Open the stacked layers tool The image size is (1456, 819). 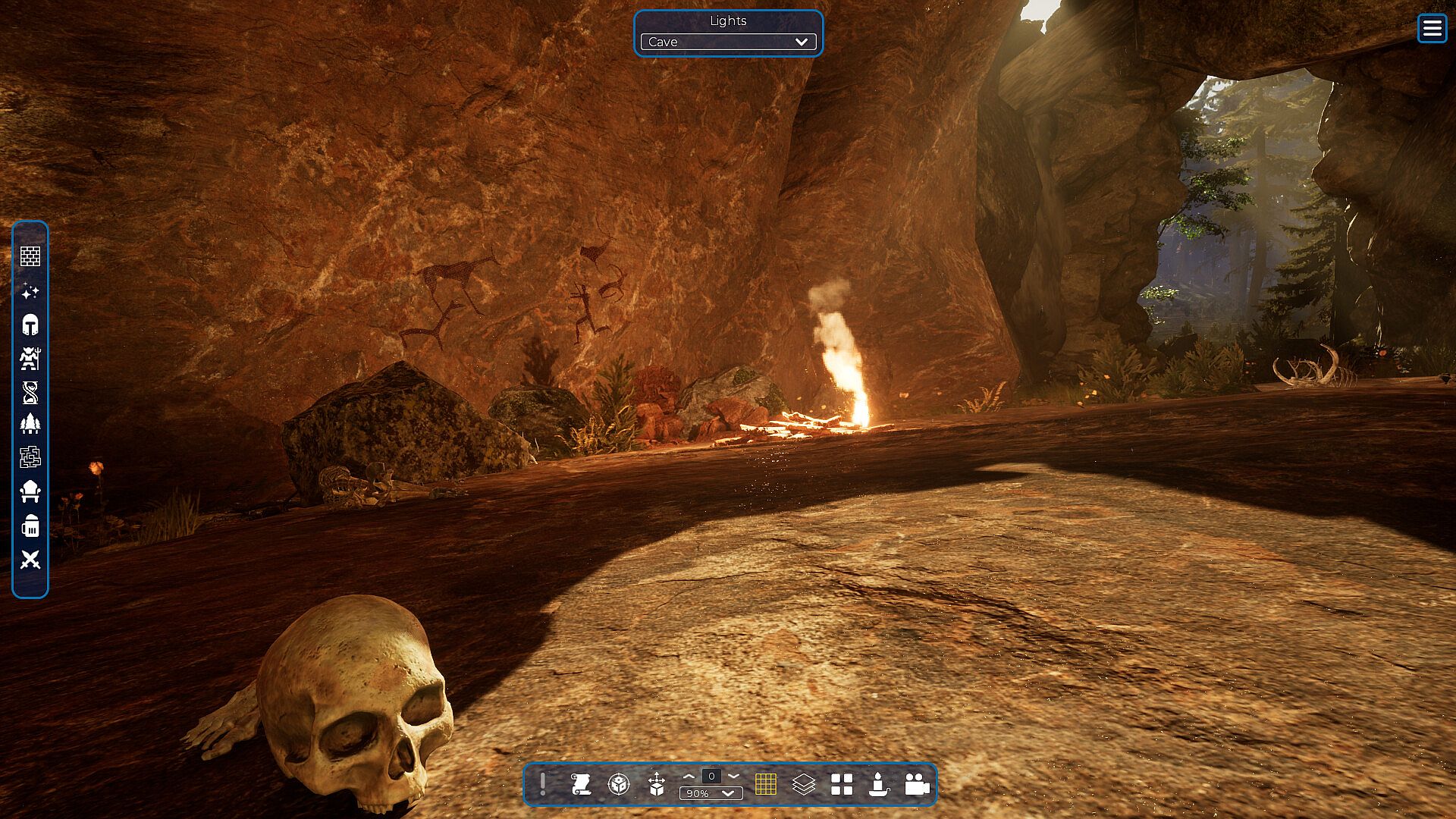pyautogui.click(x=803, y=784)
